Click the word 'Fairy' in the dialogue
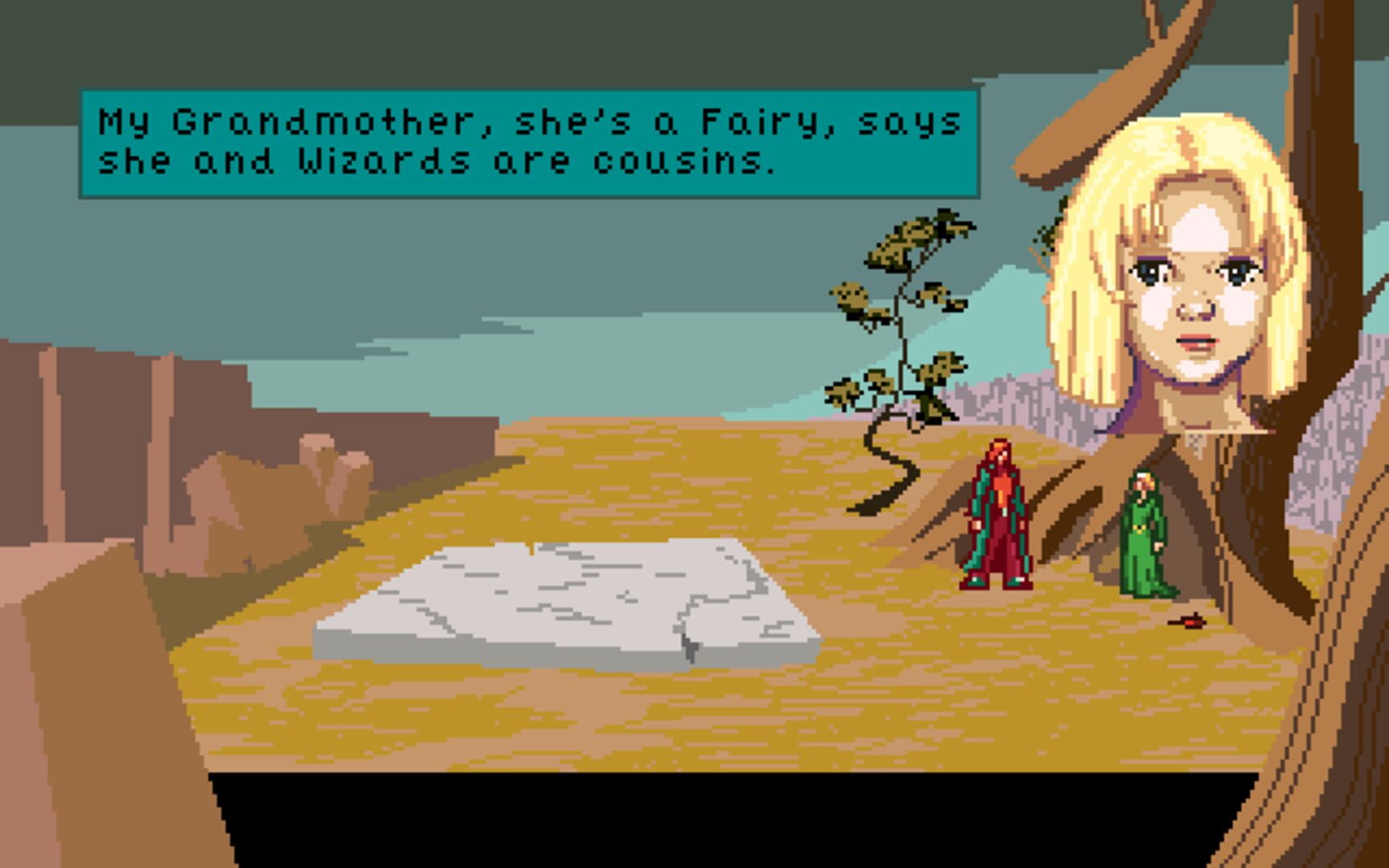 (760, 121)
